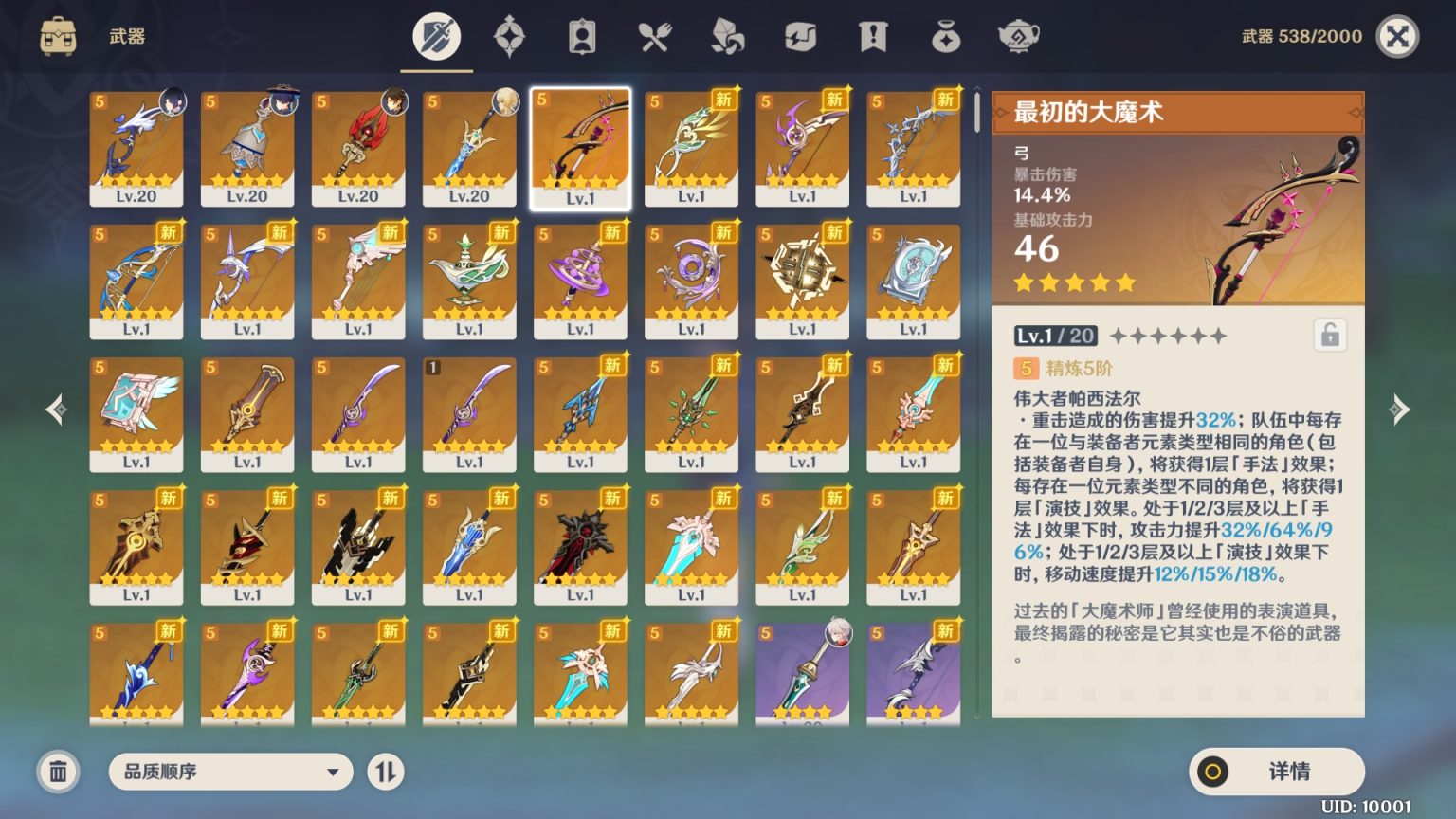Screen dimensions: 1456x819
Task: Go to the previous item with left arrow
Action: (57, 409)
